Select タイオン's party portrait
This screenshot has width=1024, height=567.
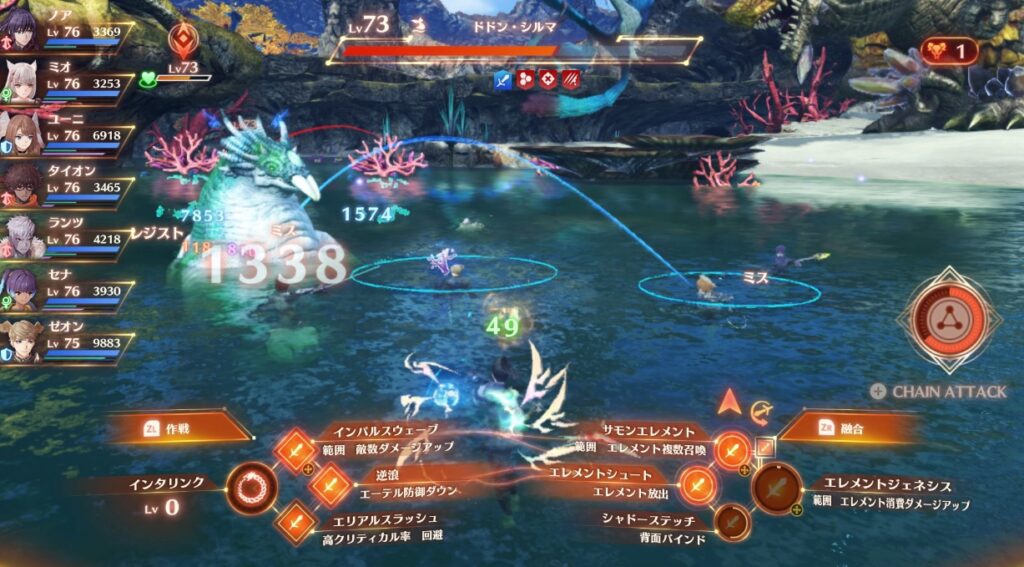(20, 186)
